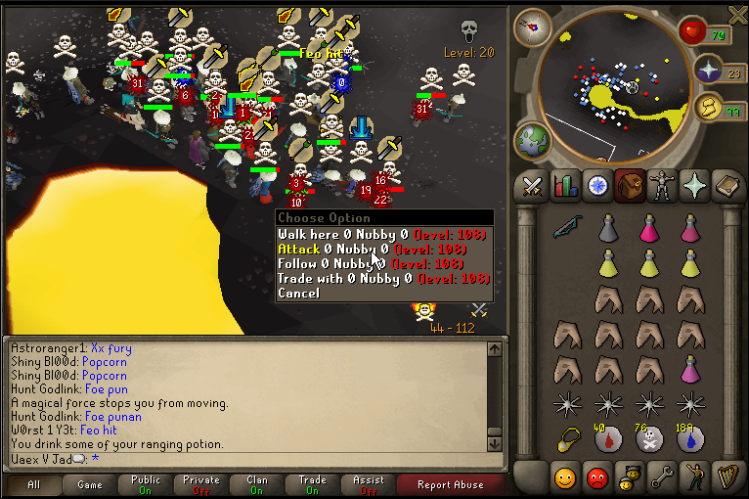Toggle the Private chat filter
The height and width of the screenshot is (499, 749).
(x=201, y=484)
